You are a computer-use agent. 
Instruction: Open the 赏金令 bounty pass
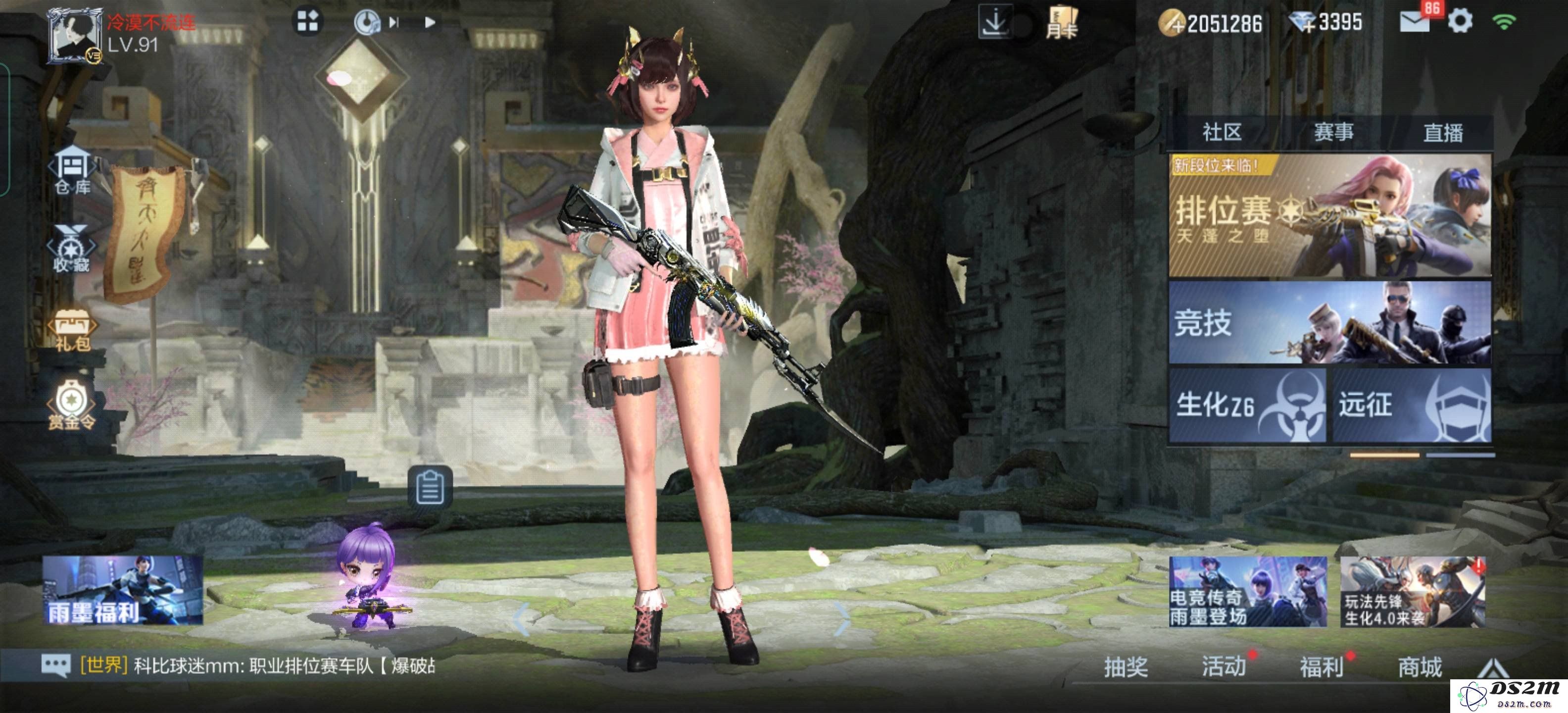coord(72,406)
